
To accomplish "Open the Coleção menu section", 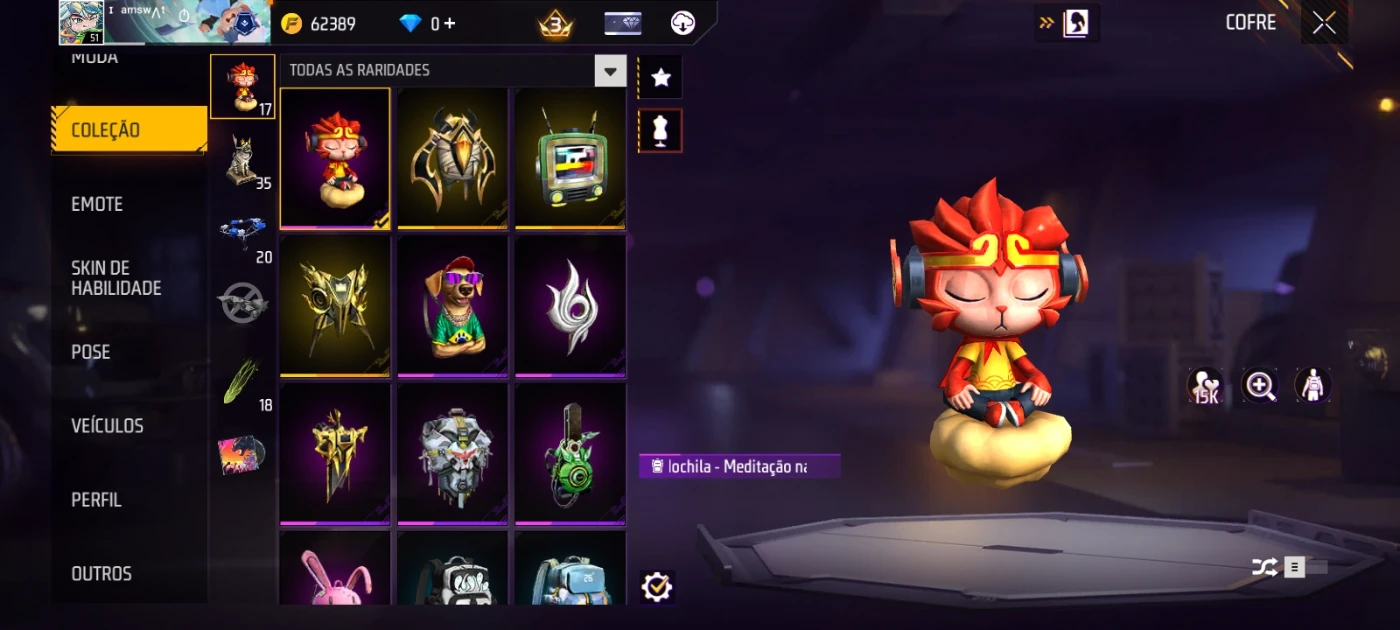I will pyautogui.click(x=128, y=130).
